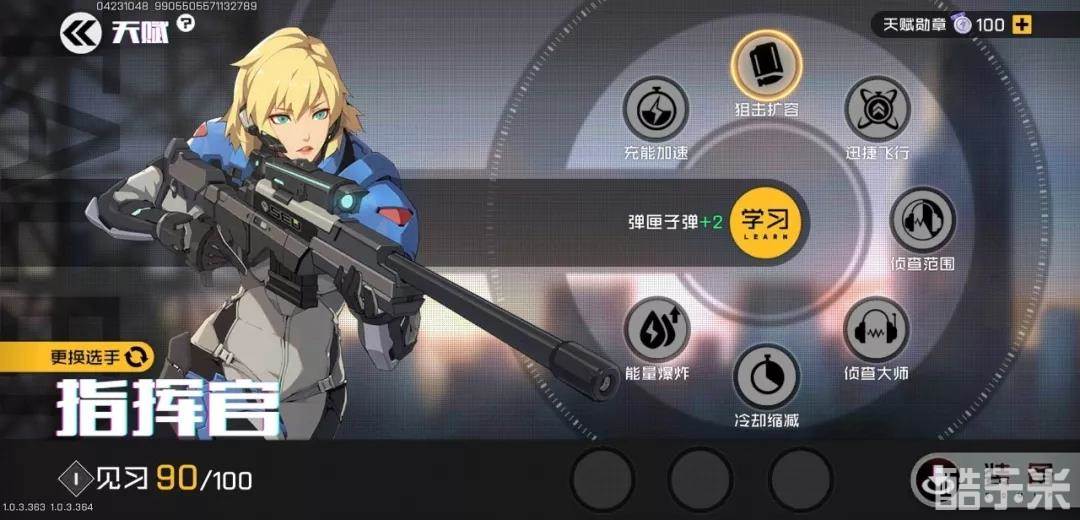Select the 迅捷飞行 talent icon
This screenshot has height=520, width=1080.
(877, 109)
